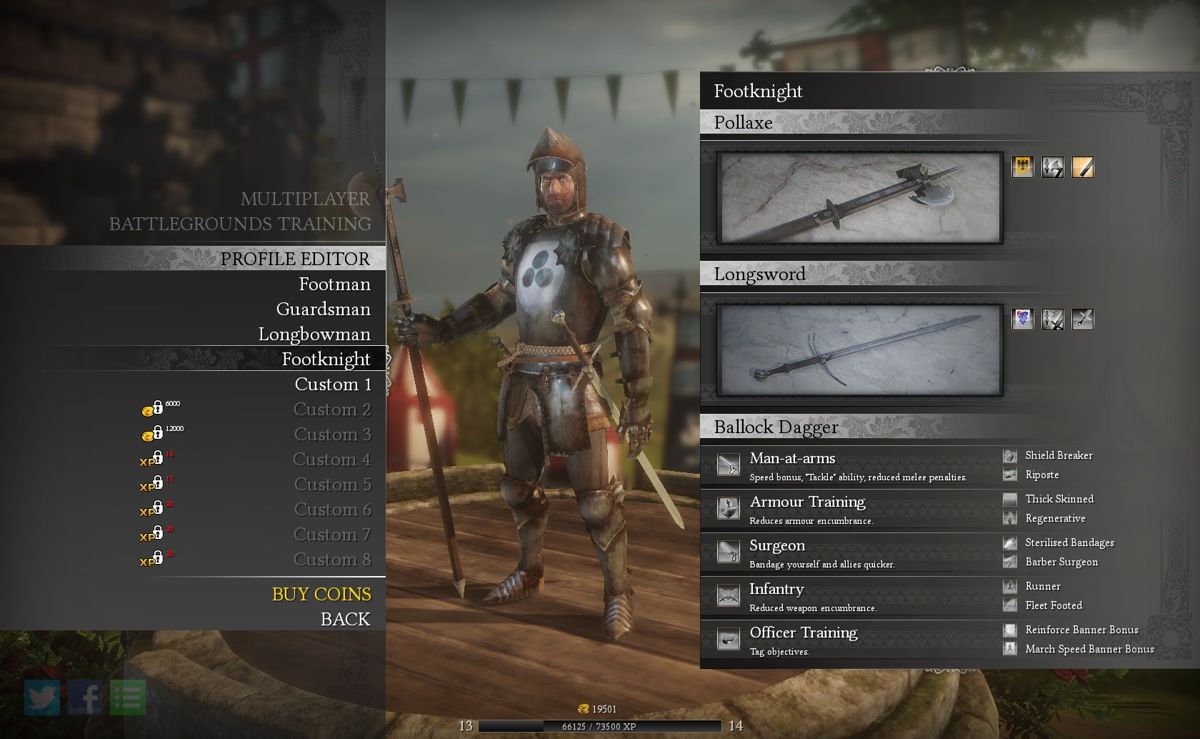Select the Pollaxe weapon image
This screenshot has height=739, width=1200.
coord(860,198)
